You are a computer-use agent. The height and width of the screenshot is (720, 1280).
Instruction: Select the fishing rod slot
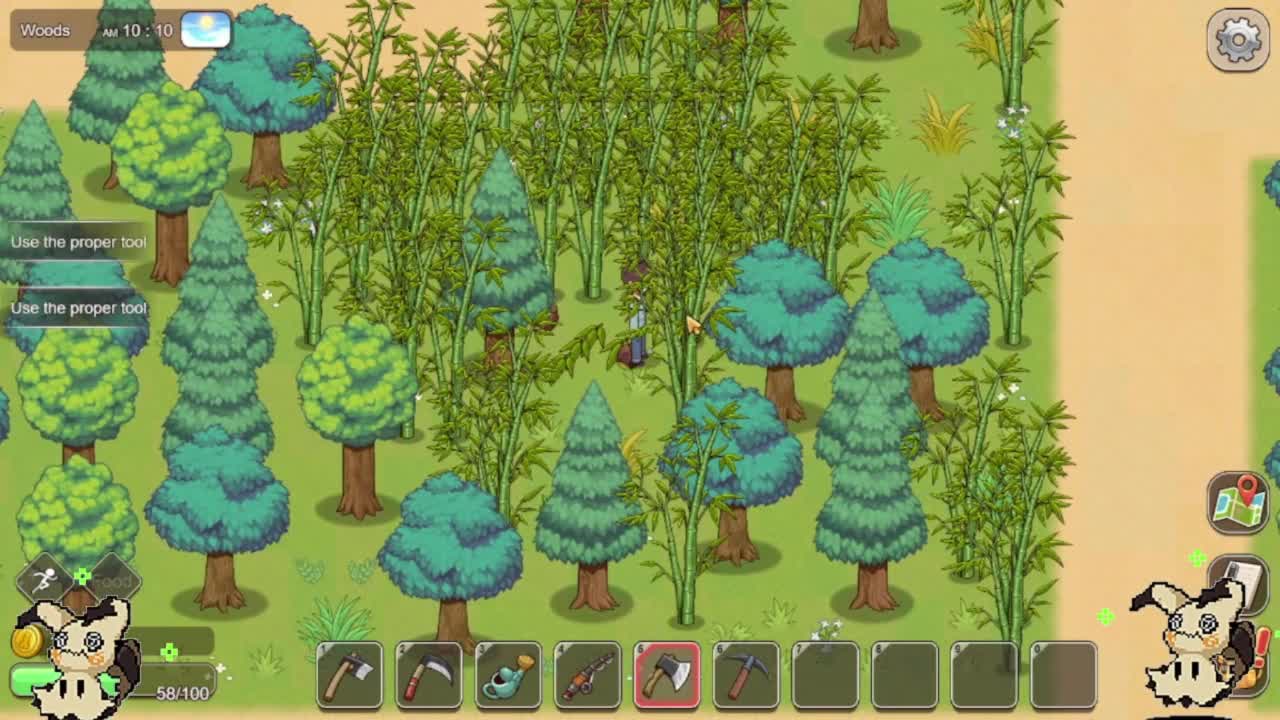tap(587, 675)
